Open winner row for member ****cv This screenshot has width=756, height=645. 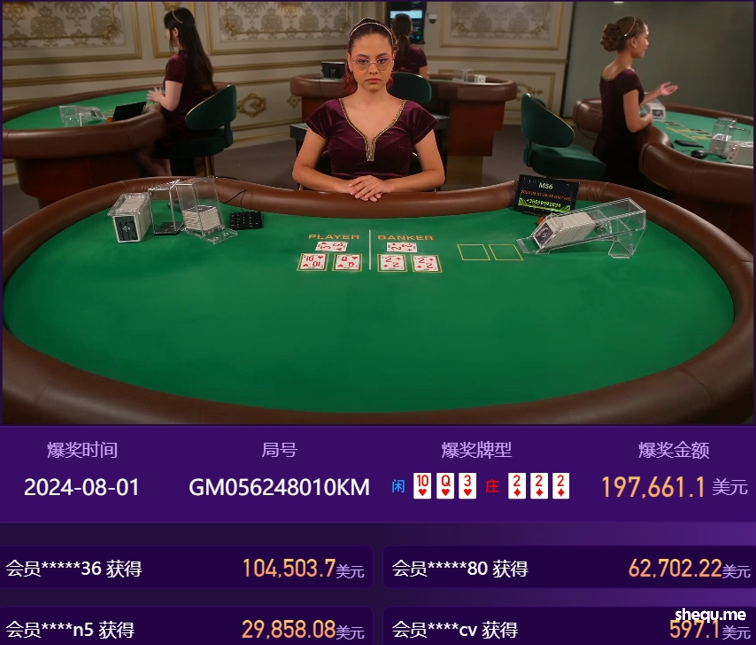pos(569,629)
